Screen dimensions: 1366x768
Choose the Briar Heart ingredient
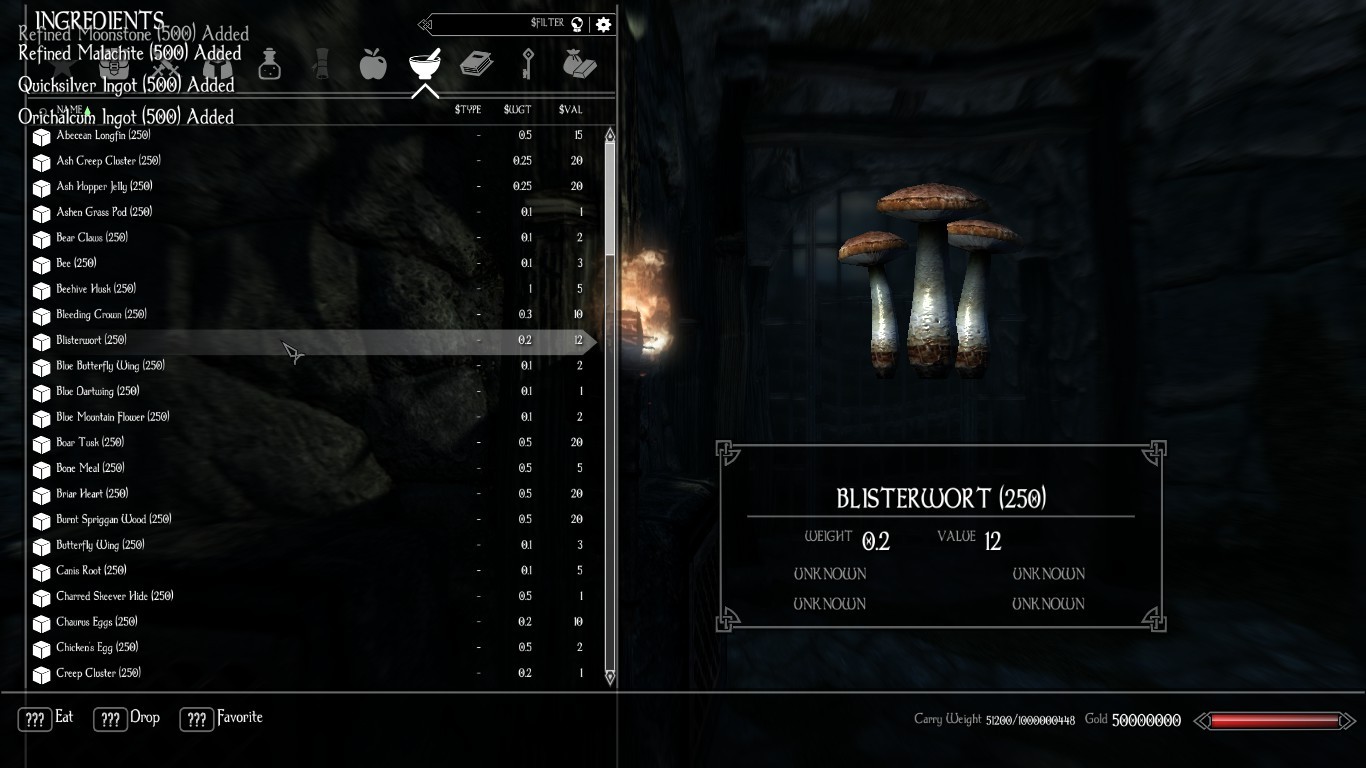tap(92, 494)
